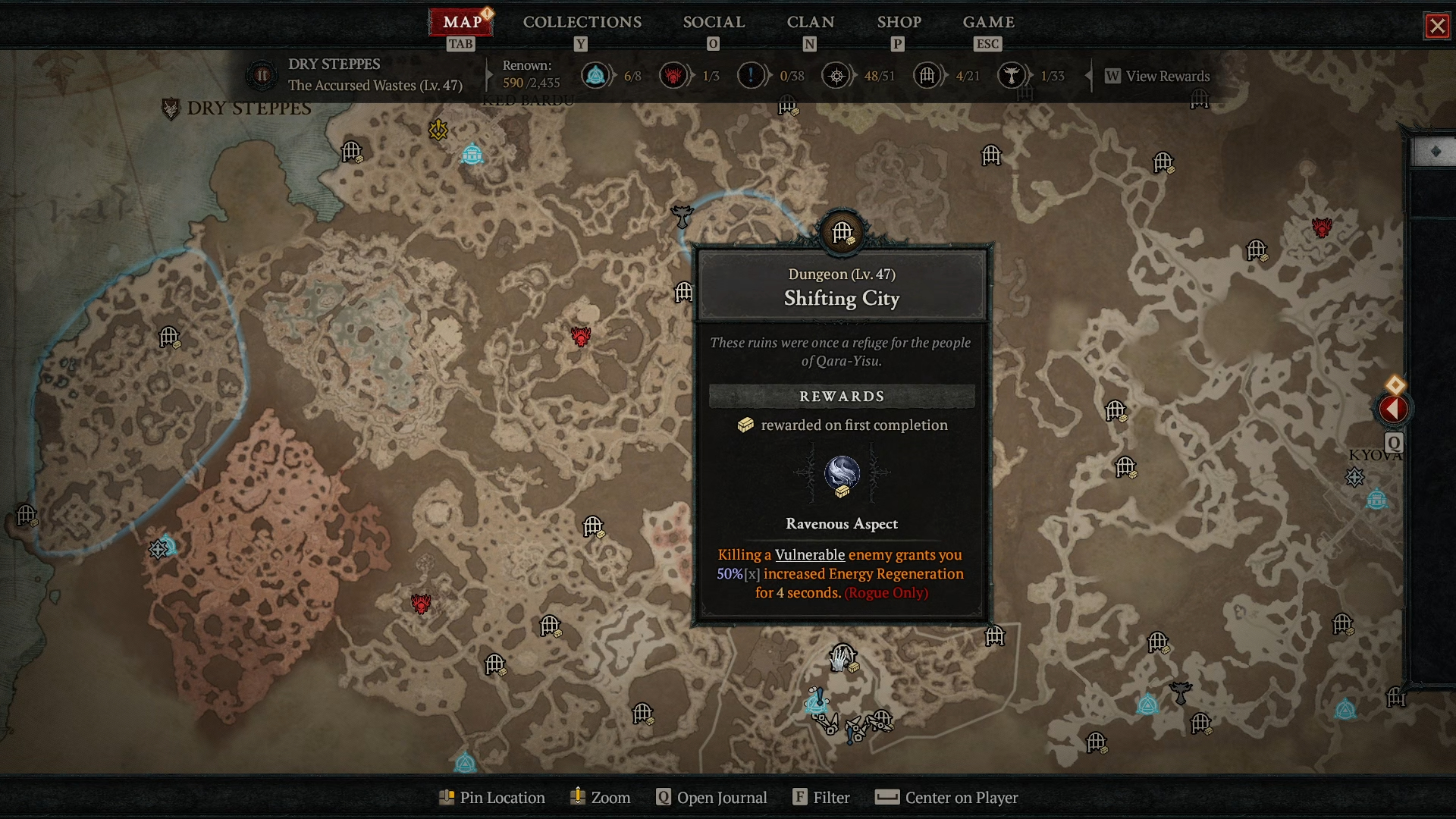
Task: Switch to the Game menu tab
Action: [x=988, y=22]
